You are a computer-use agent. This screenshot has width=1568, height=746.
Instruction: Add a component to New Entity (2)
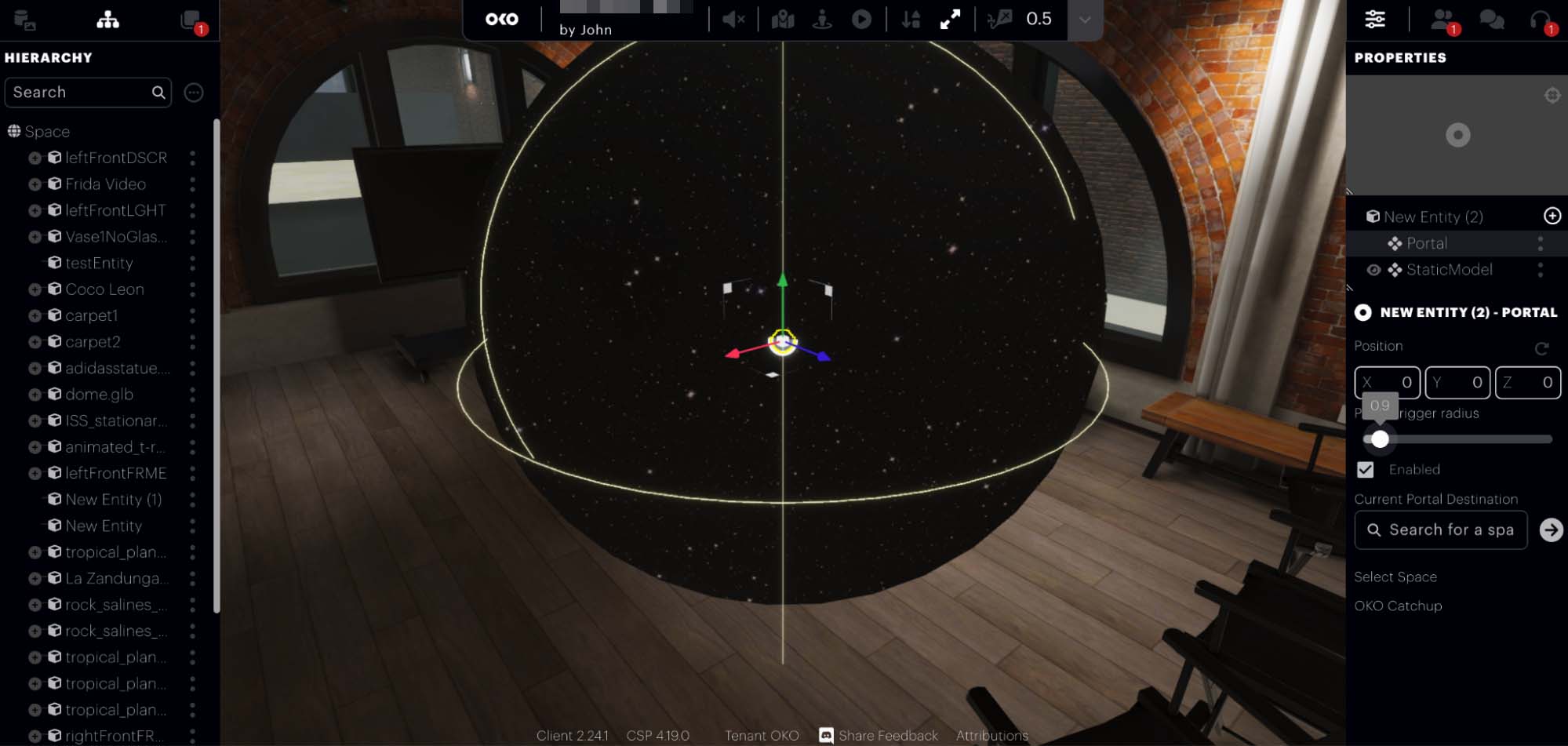click(1552, 217)
